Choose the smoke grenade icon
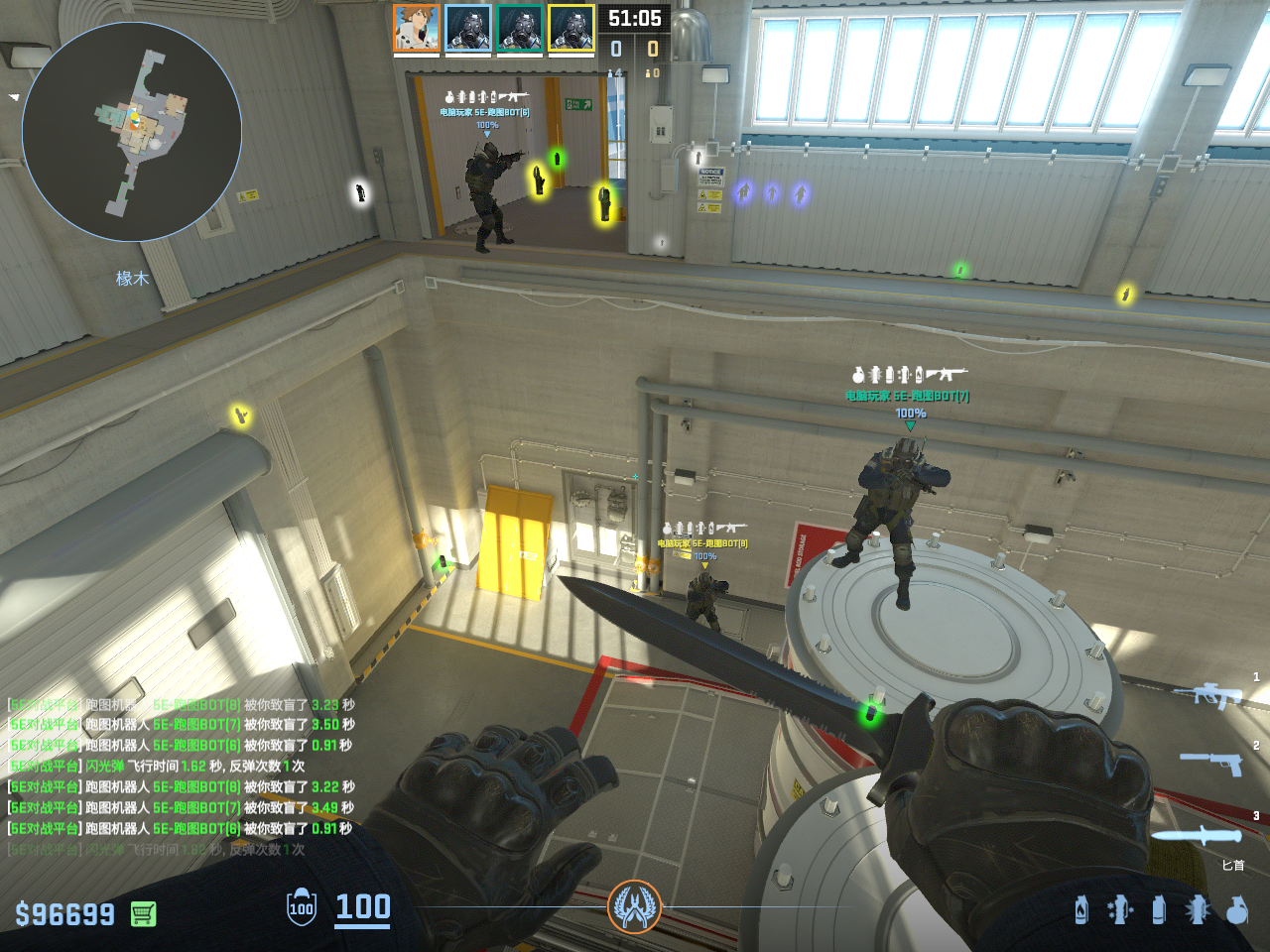Screen dimensions: 1270x952 tap(1159, 909)
